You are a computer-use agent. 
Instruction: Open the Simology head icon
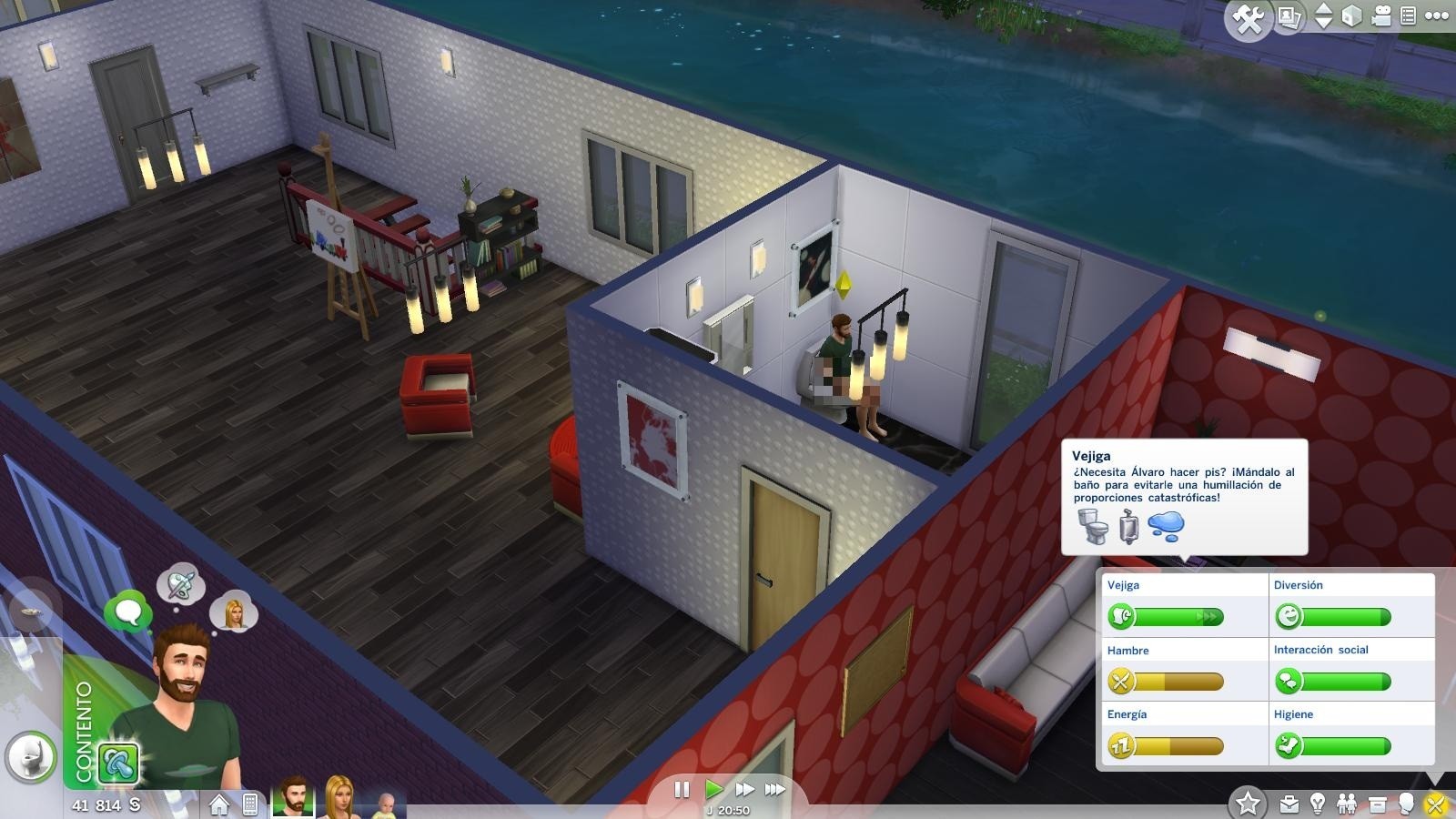point(1406,803)
